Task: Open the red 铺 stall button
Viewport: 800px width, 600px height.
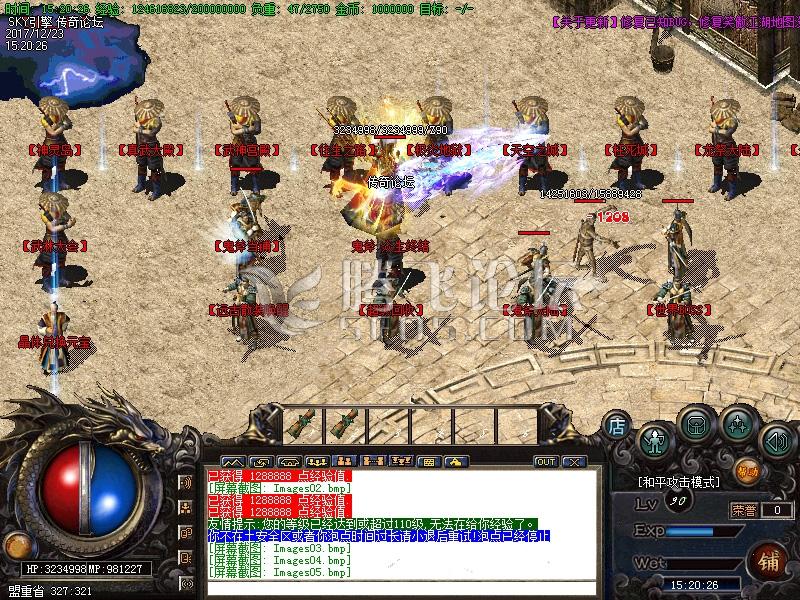Action: coord(768,558)
